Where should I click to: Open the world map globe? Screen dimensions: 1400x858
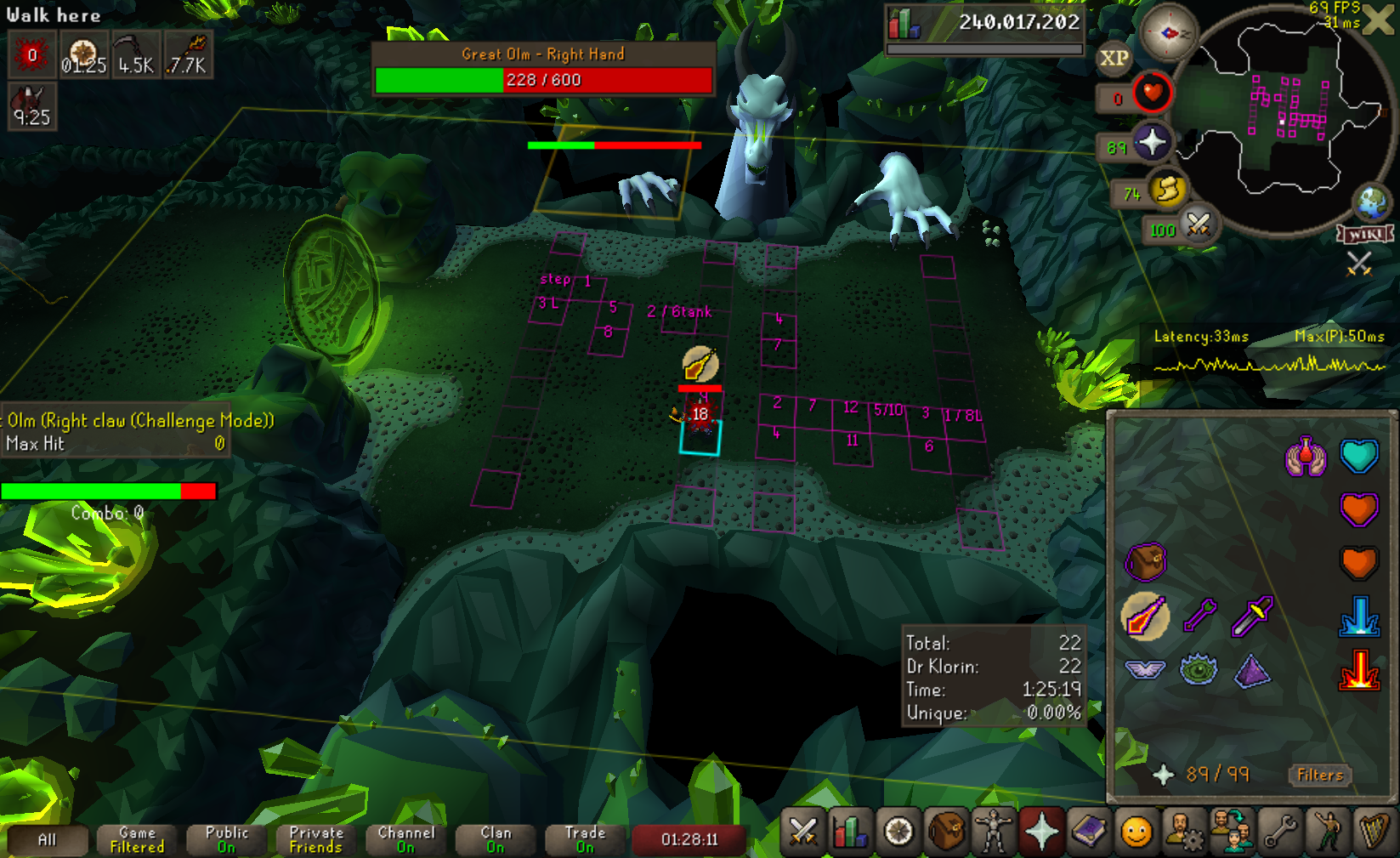pos(1371,202)
